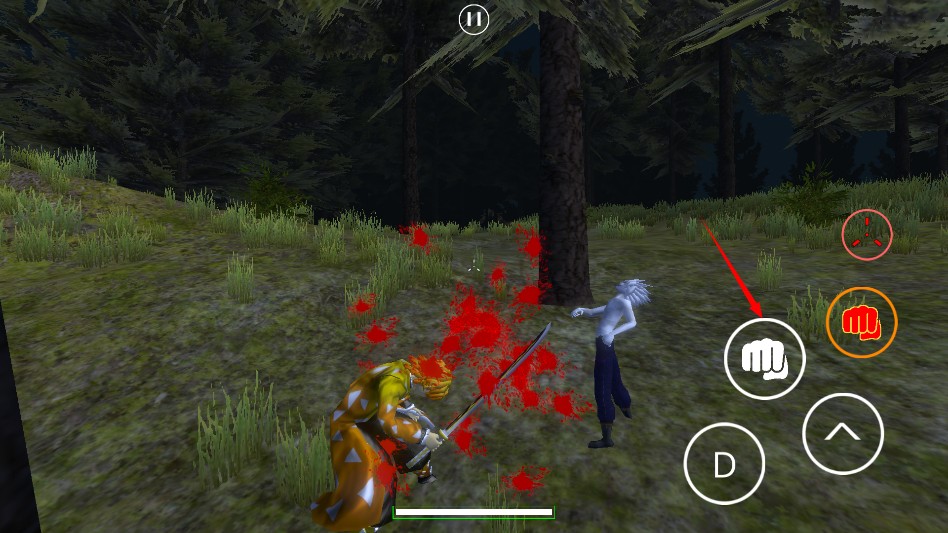Pause the game with the top button
This screenshot has height=533, width=948.
click(x=474, y=19)
